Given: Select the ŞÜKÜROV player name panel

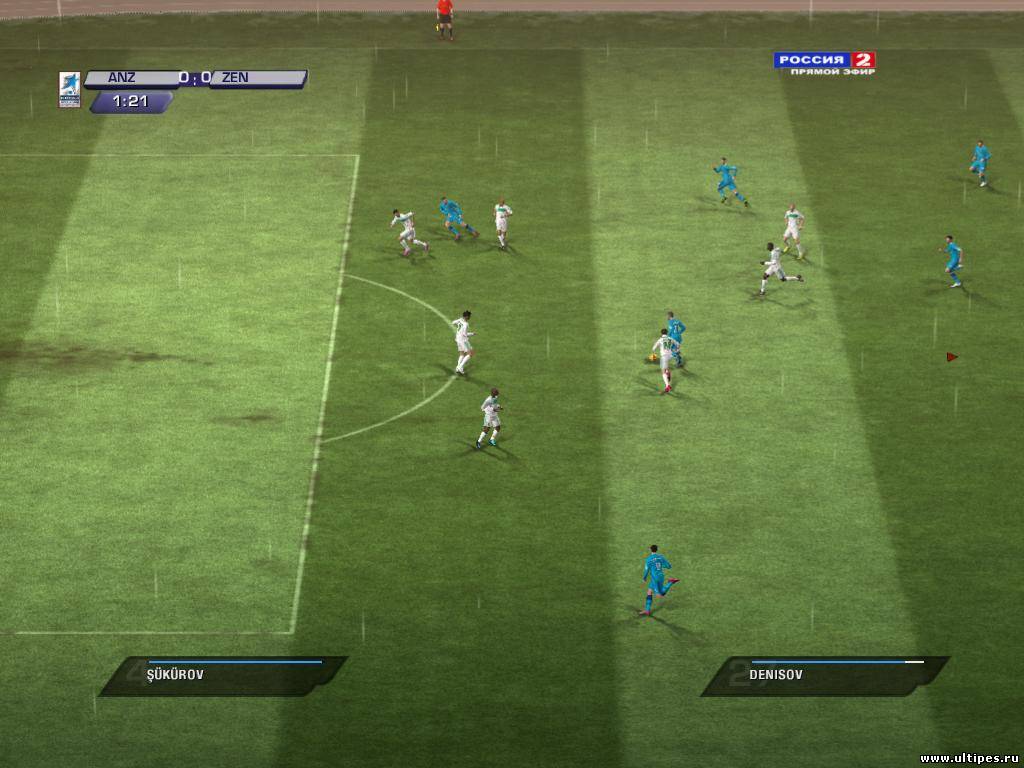Looking at the screenshot, I should tap(222, 675).
